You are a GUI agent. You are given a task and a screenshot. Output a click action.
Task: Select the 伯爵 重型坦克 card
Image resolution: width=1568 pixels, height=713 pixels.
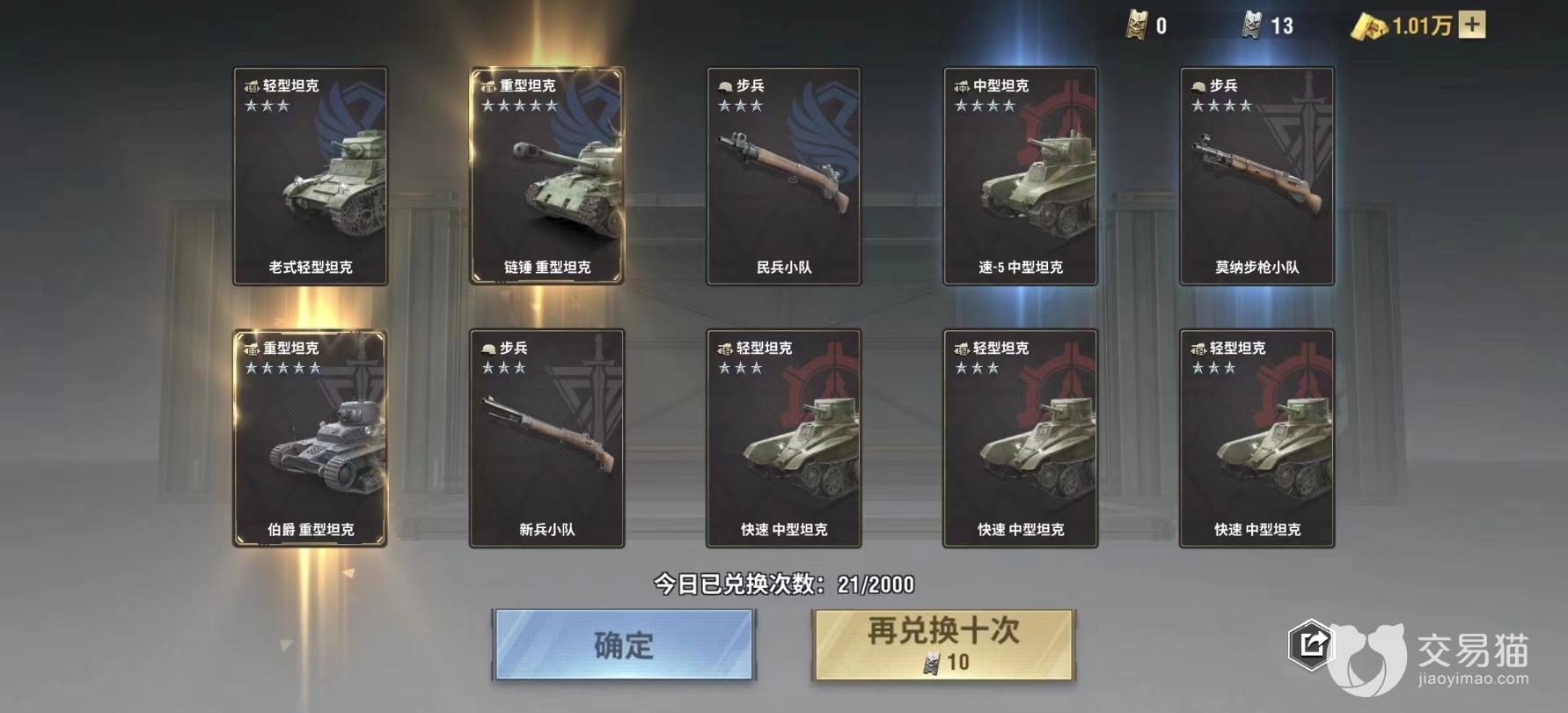pyautogui.click(x=310, y=438)
